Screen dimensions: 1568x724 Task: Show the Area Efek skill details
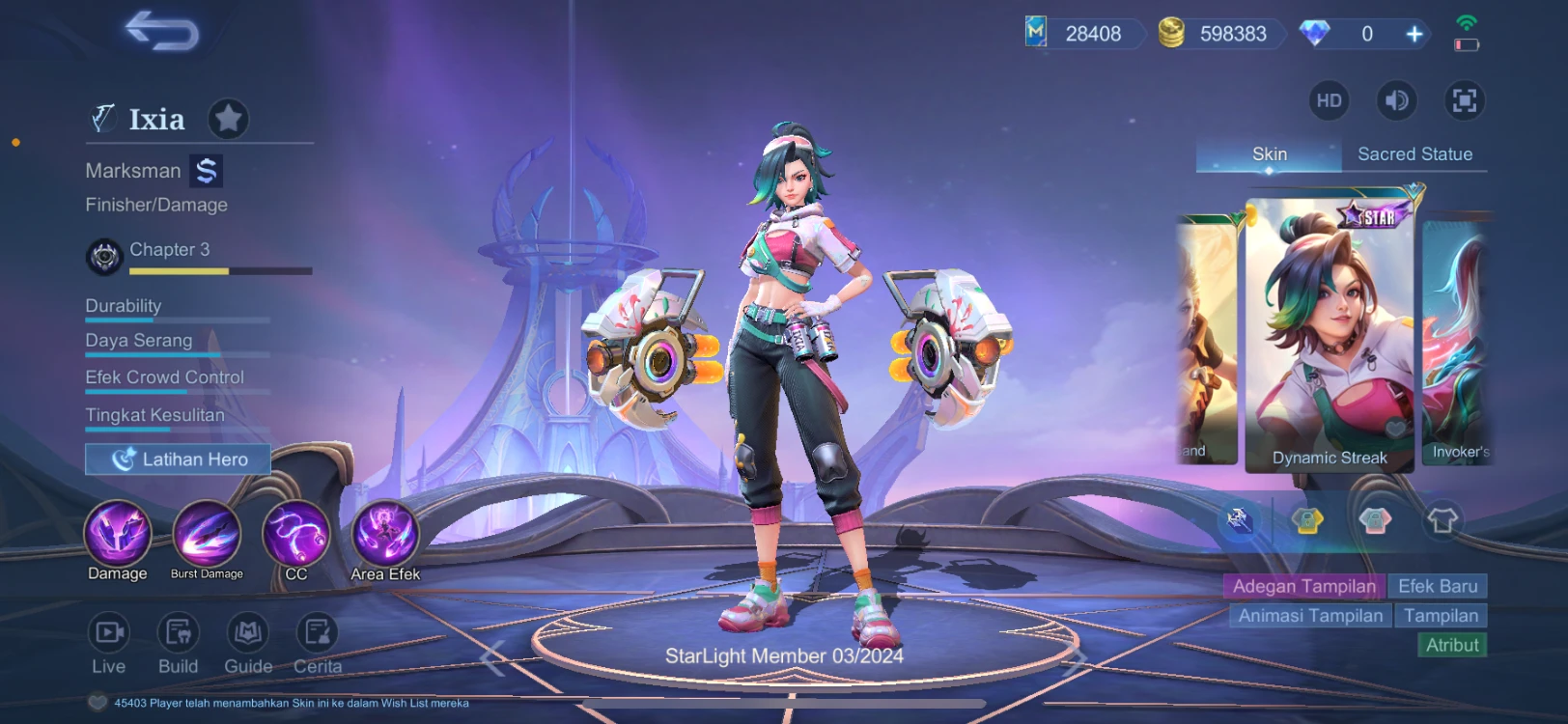(x=385, y=534)
